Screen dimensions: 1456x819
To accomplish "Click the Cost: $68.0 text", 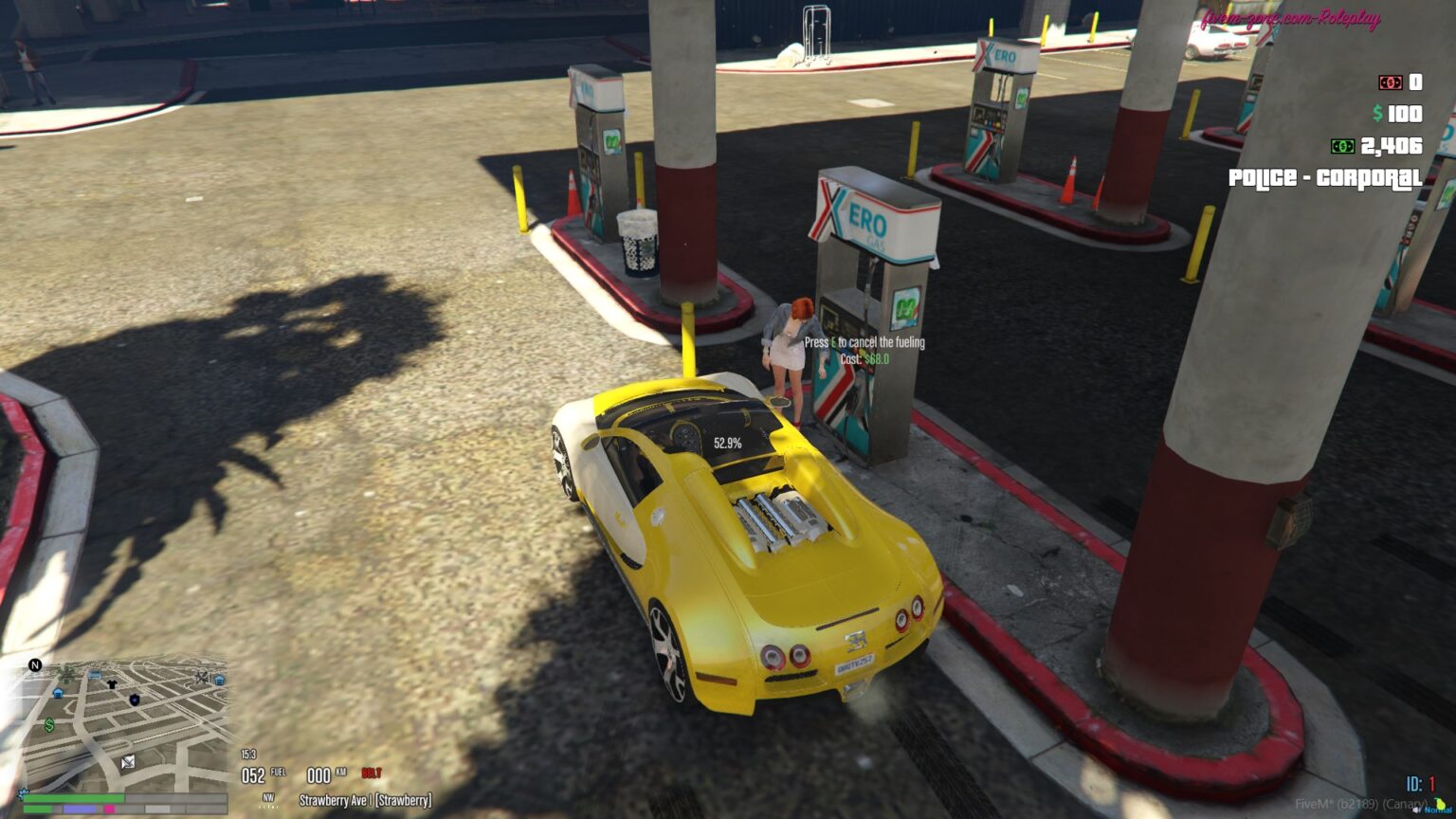I will 865,360.
